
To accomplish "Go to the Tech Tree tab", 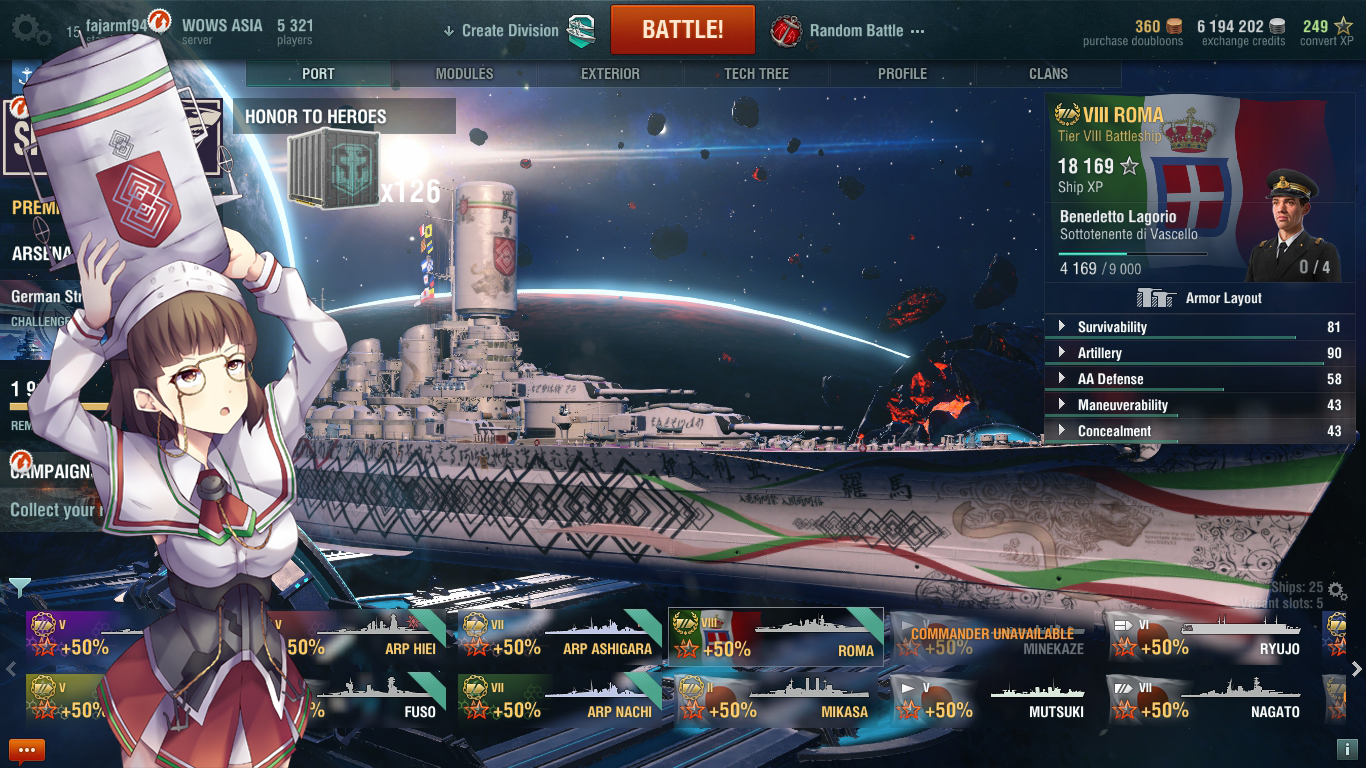I will tap(756, 74).
